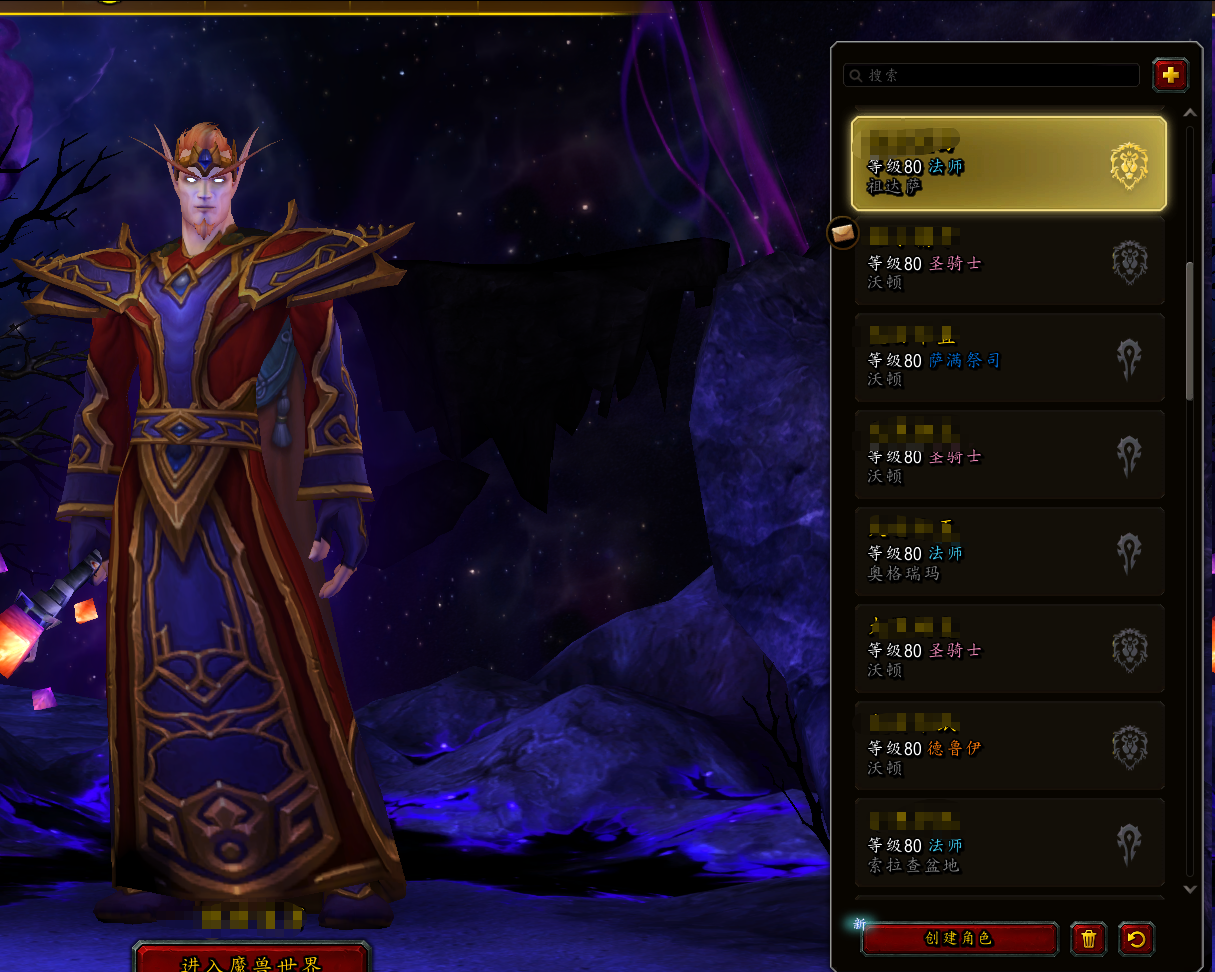Choose the Horde 圣骑士 character row

[x=1008, y=456]
